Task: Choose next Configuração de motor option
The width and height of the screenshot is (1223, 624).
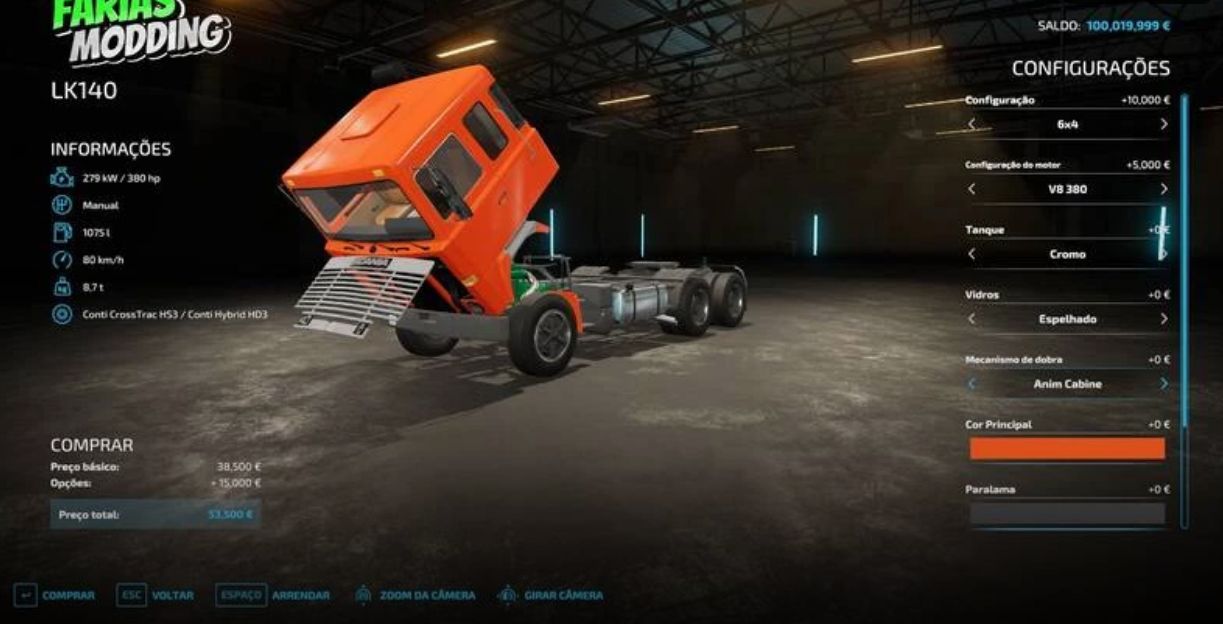Action: [1163, 189]
